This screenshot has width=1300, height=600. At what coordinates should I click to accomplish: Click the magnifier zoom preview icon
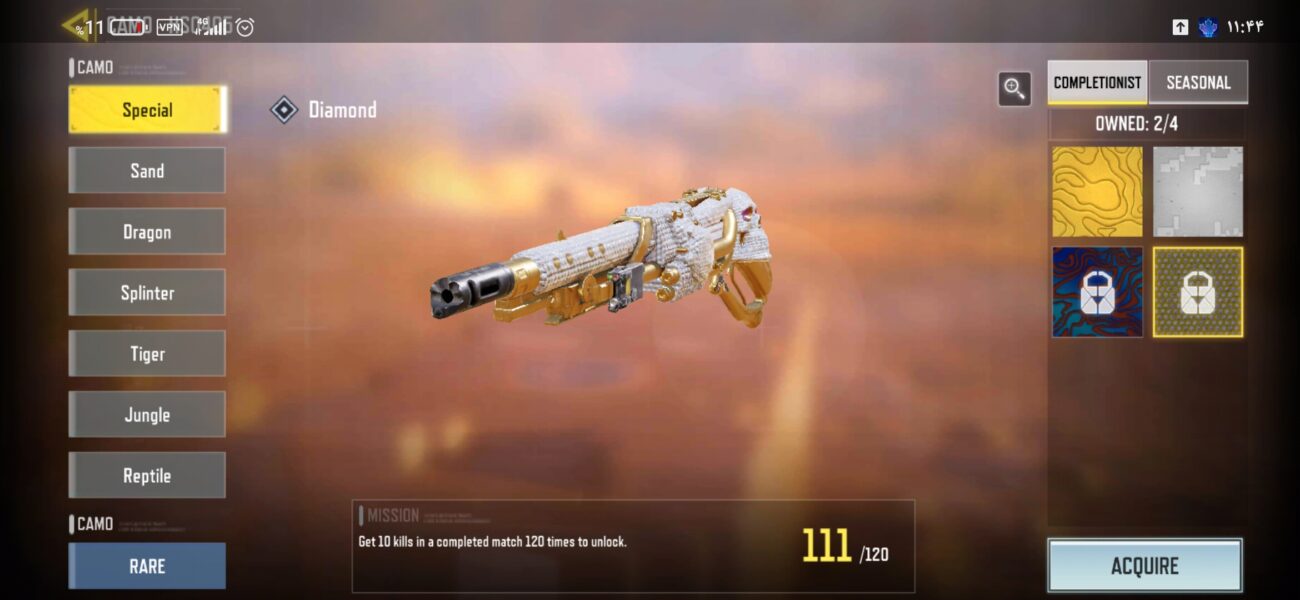click(1015, 89)
